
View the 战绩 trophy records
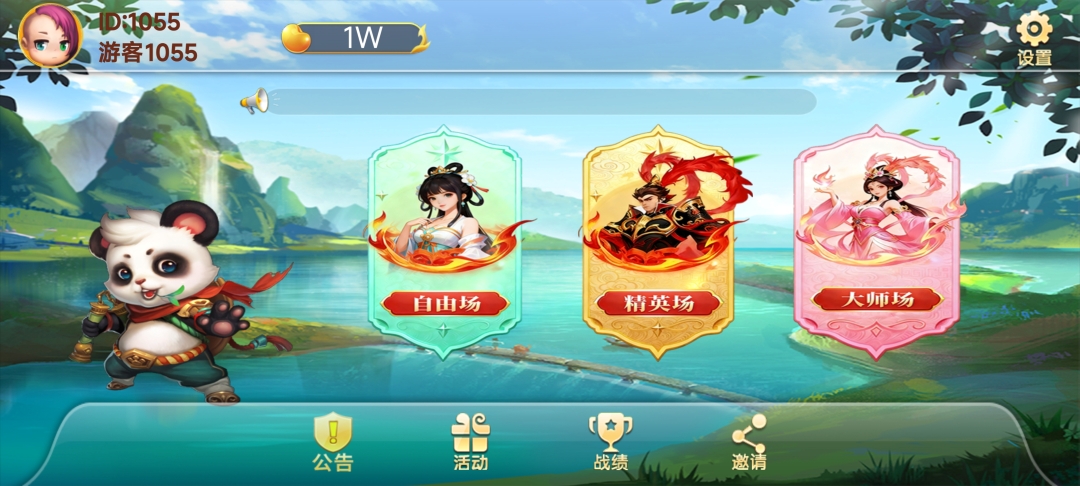tap(610, 441)
